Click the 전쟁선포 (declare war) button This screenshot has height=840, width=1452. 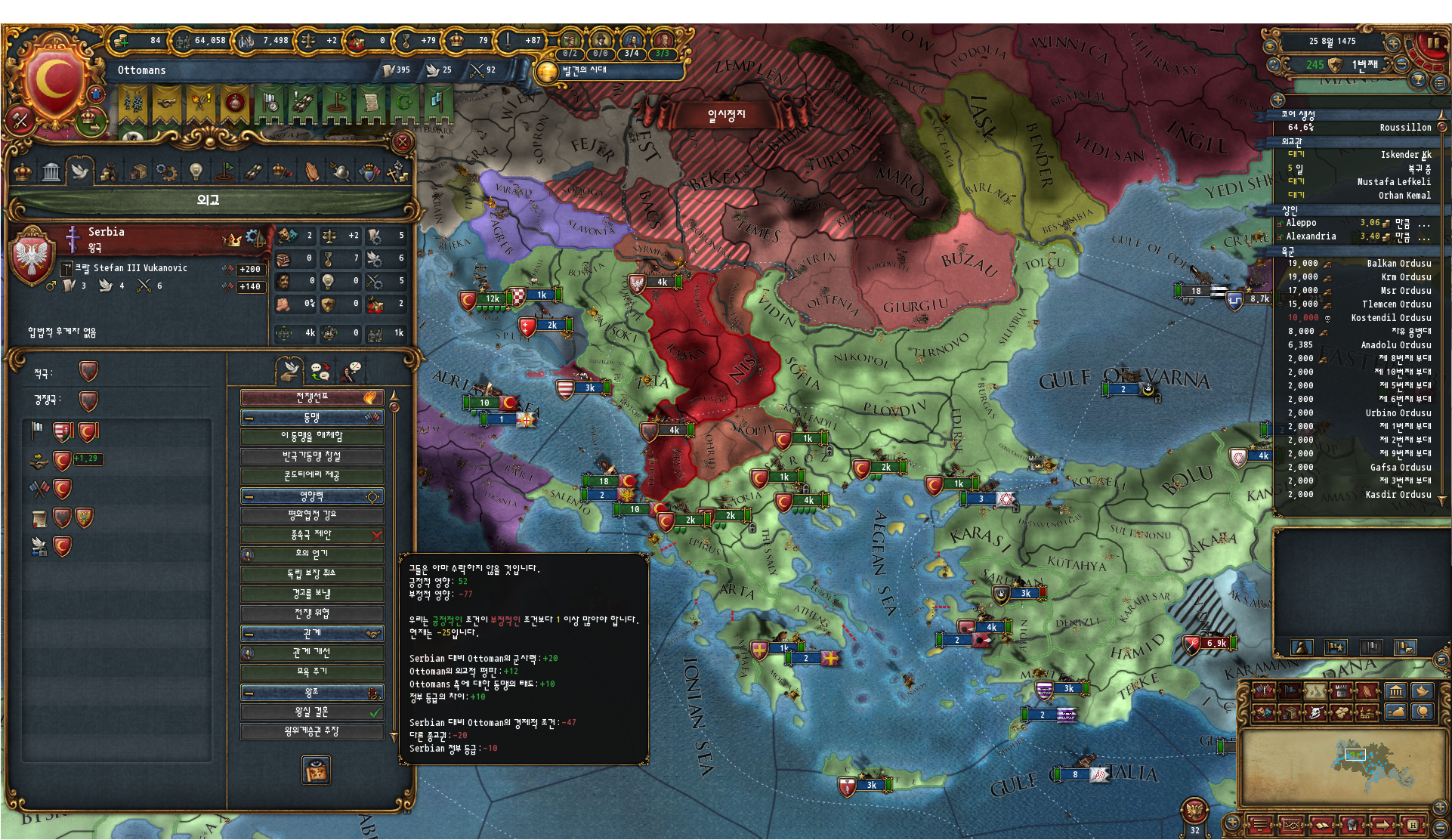[312, 397]
